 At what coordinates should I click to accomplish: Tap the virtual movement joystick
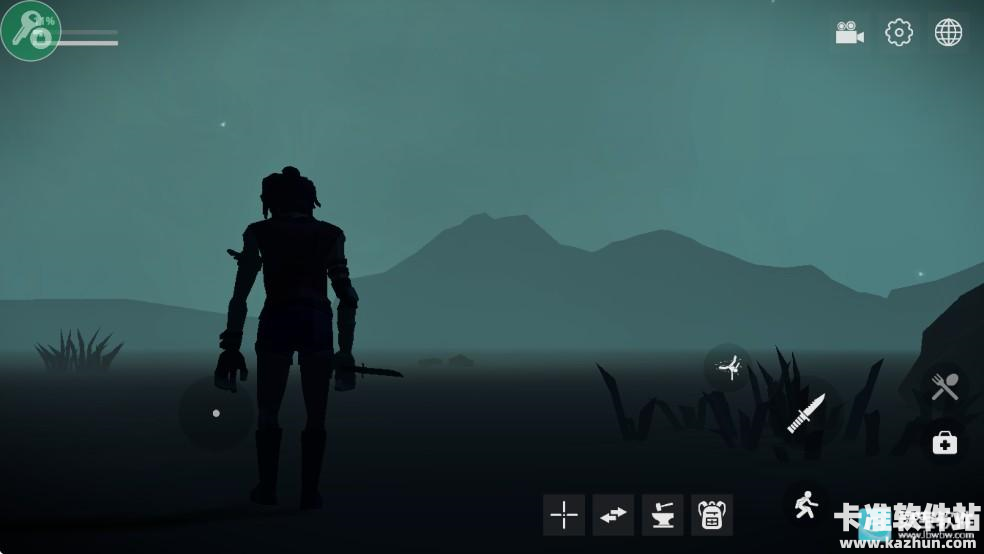216,413
